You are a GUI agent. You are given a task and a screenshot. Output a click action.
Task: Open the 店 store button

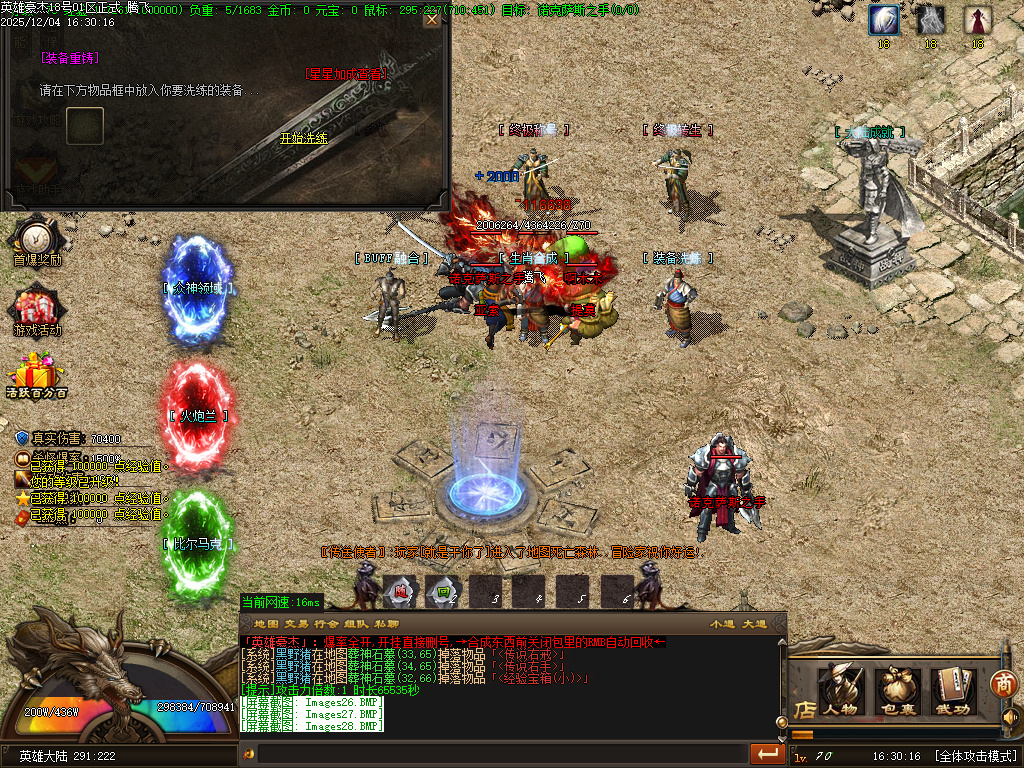click(x=804, y=709)
